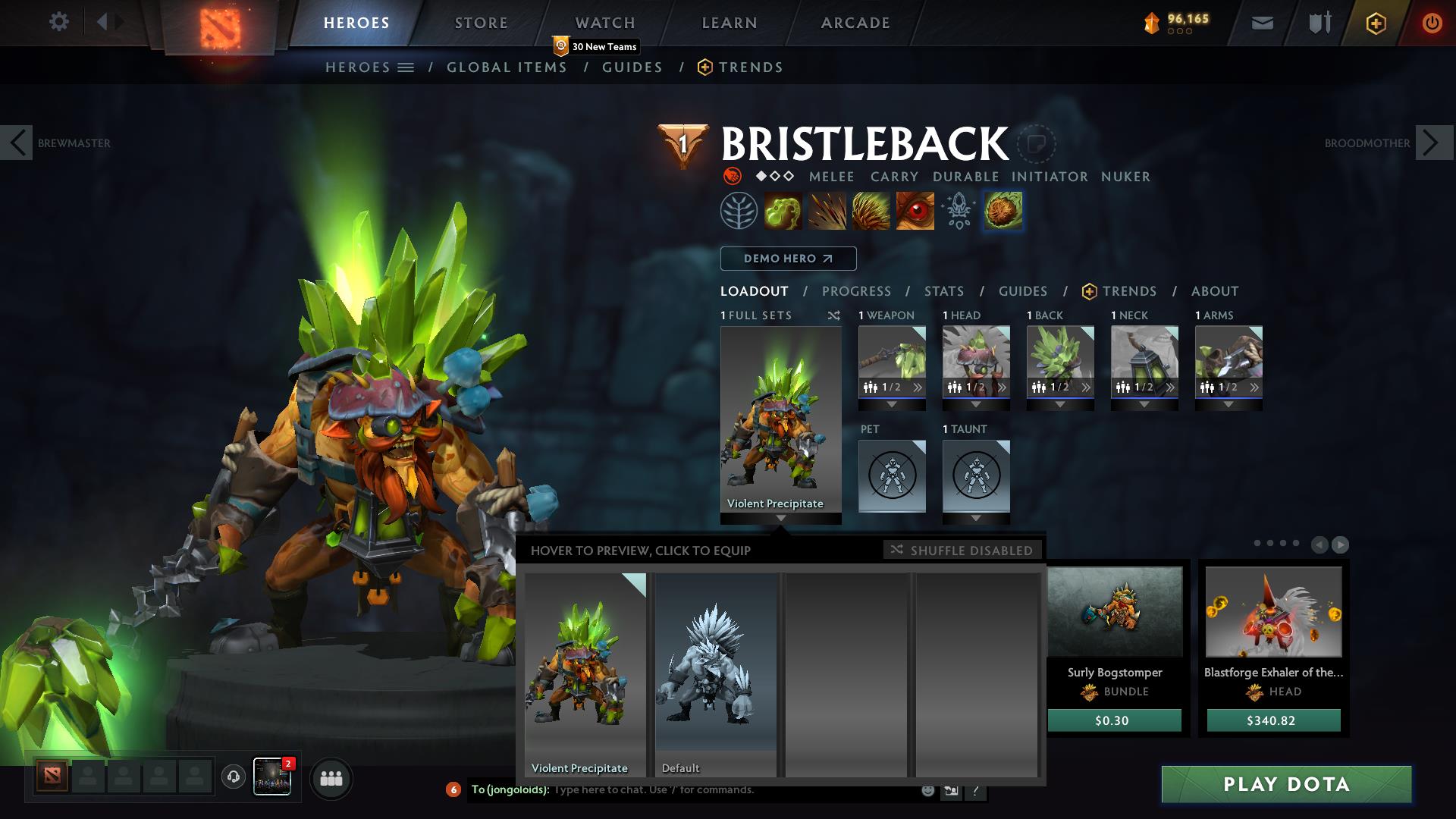Click the PLAY DOTA button
Screen dimensions: 1456x819
tap(1286, 784)
